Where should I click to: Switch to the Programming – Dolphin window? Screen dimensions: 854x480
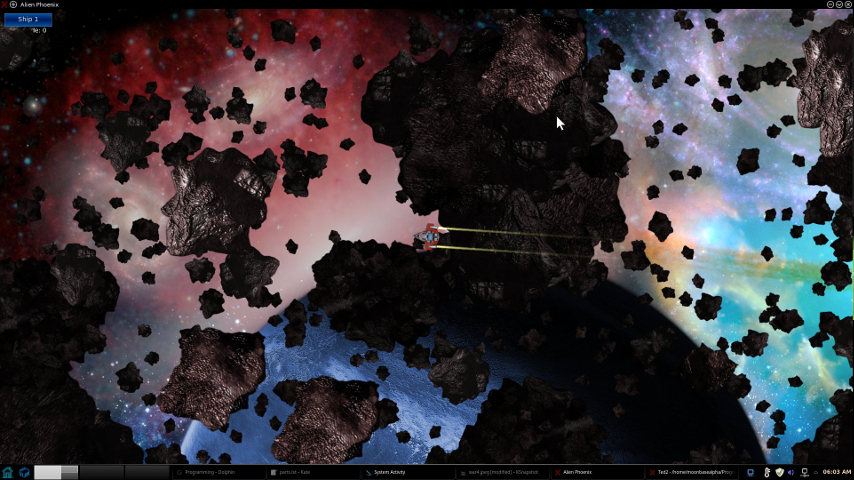click(216, 472)
